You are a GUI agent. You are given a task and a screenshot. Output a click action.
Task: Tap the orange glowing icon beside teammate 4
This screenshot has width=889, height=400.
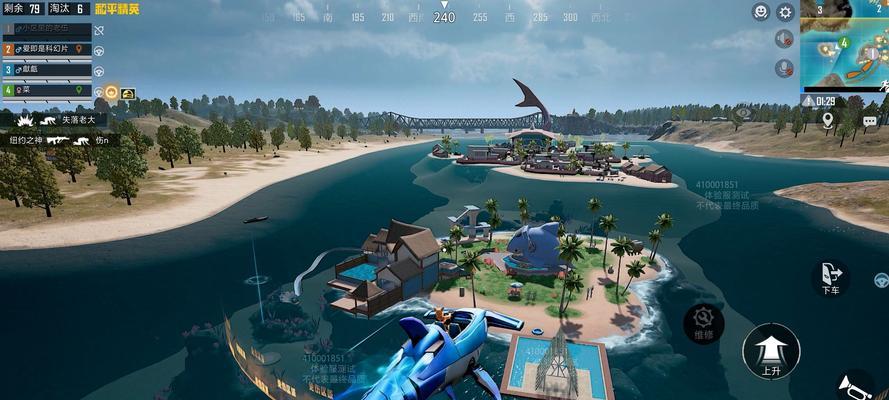click(111, 92)
